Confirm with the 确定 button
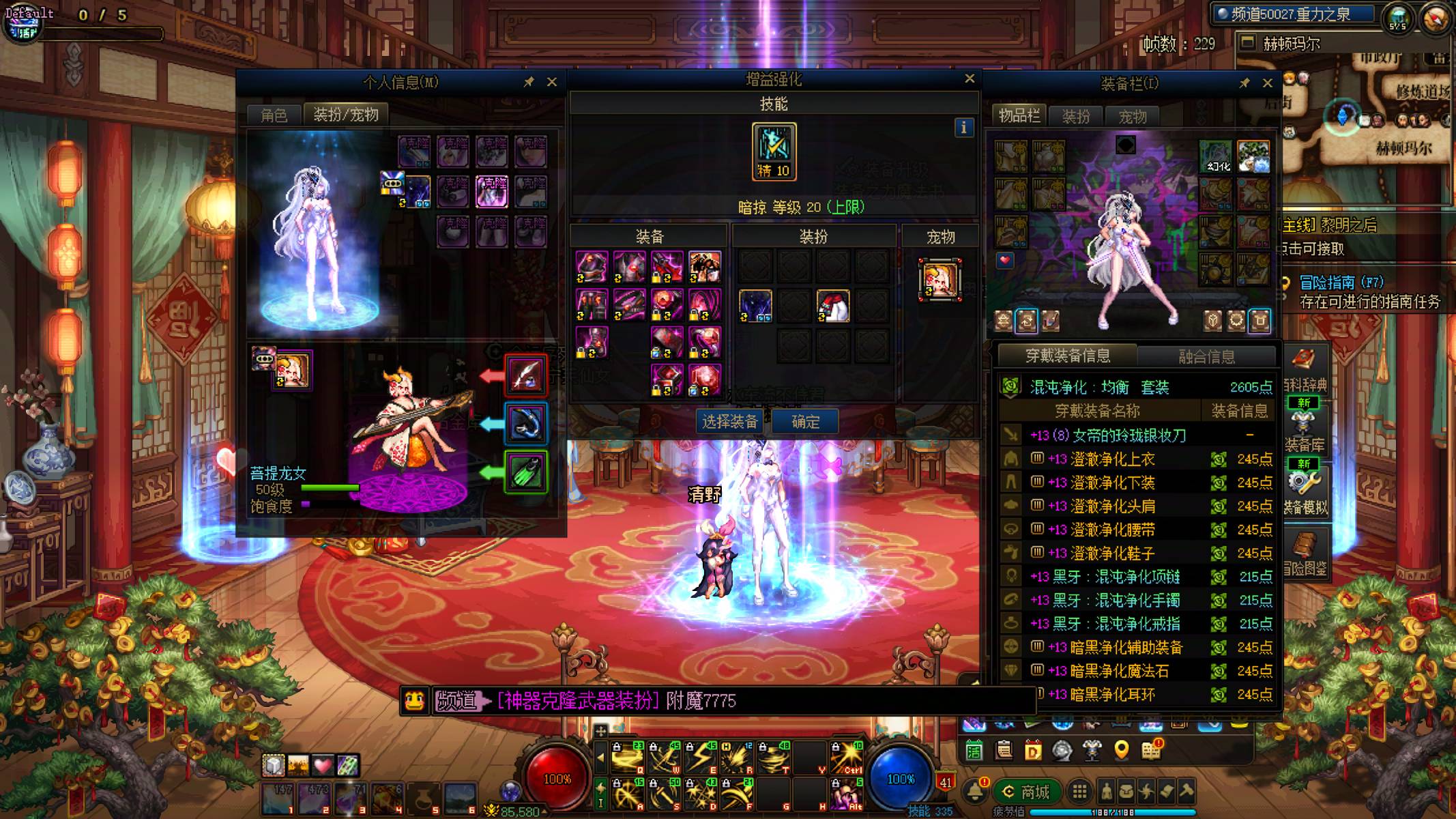This screenshot has height=819, width=1456. click(x=805, y=422)
